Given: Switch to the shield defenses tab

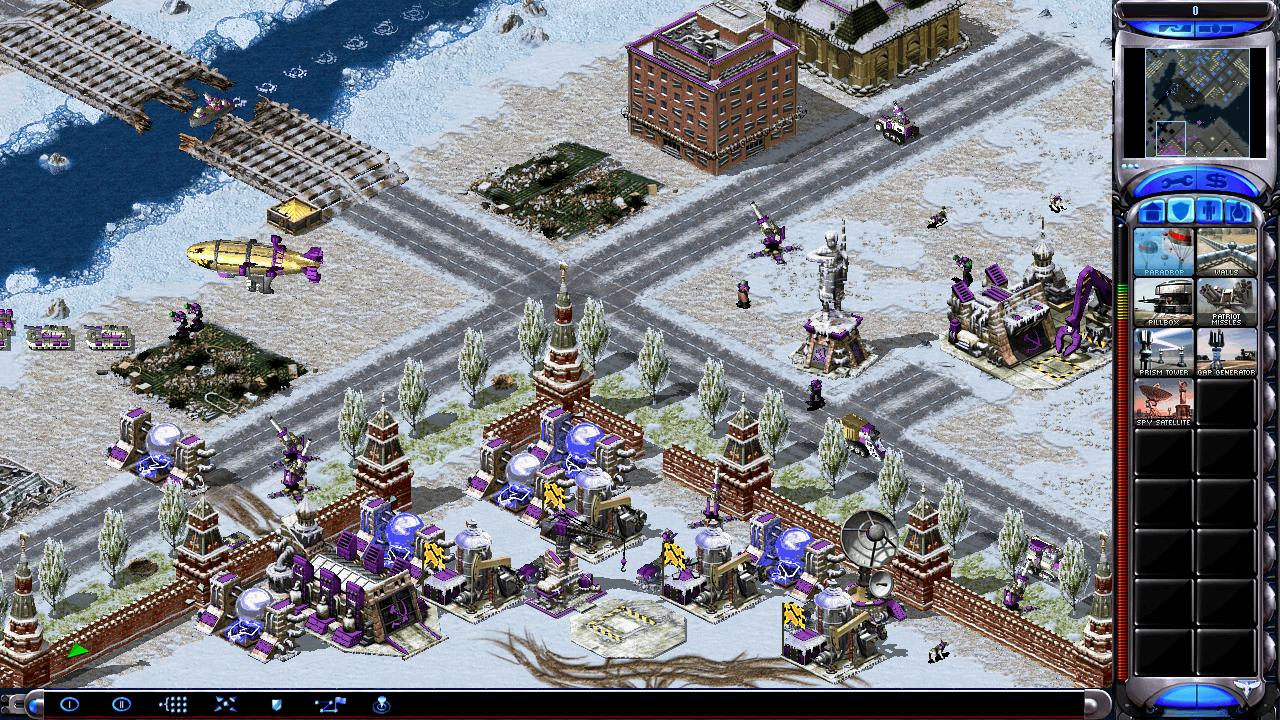Looking at the screenshot, I should point(1180,211).
